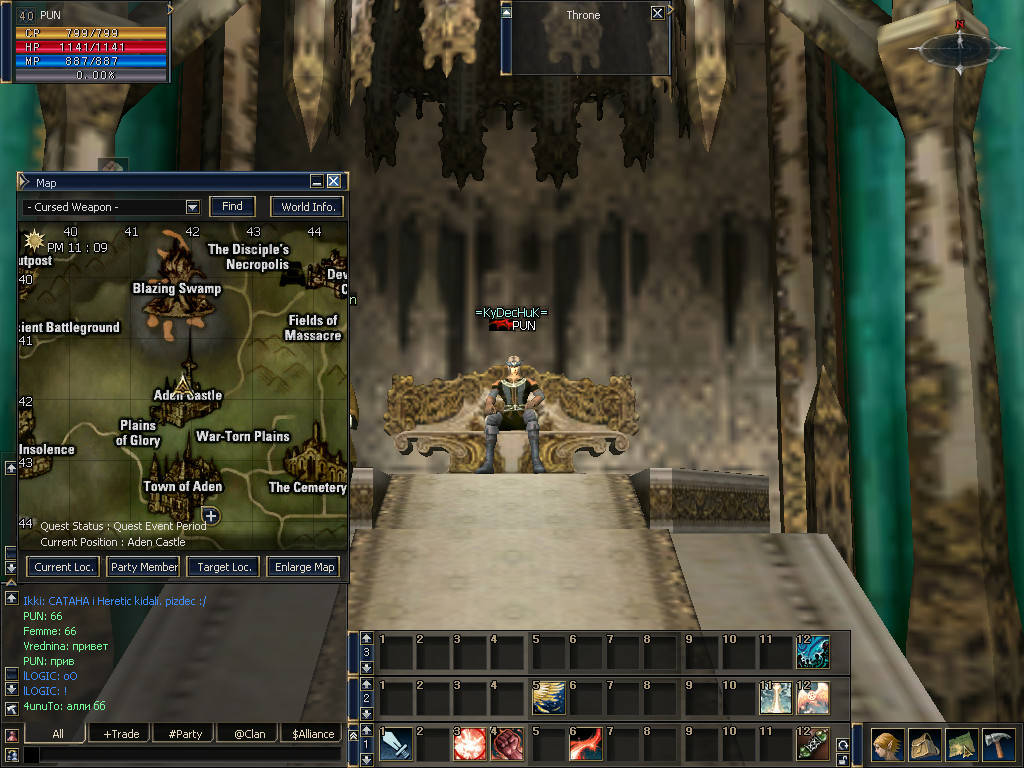Switch to the @Clan chat tab
The image size is (1024, 768).
249,734
